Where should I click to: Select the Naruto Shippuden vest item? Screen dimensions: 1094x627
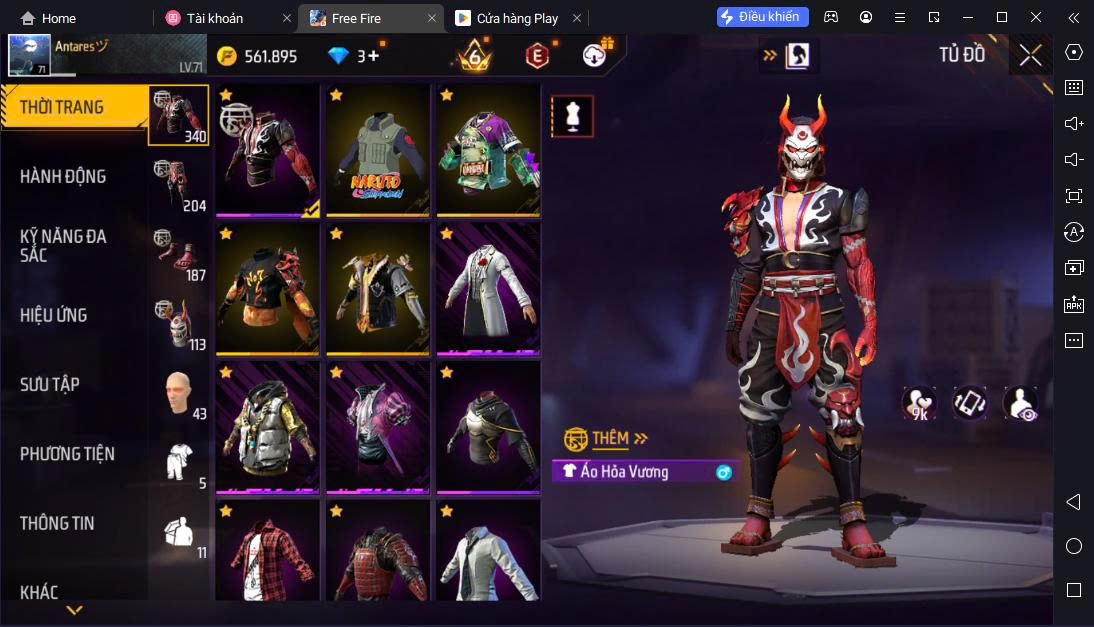click(376, 150)
